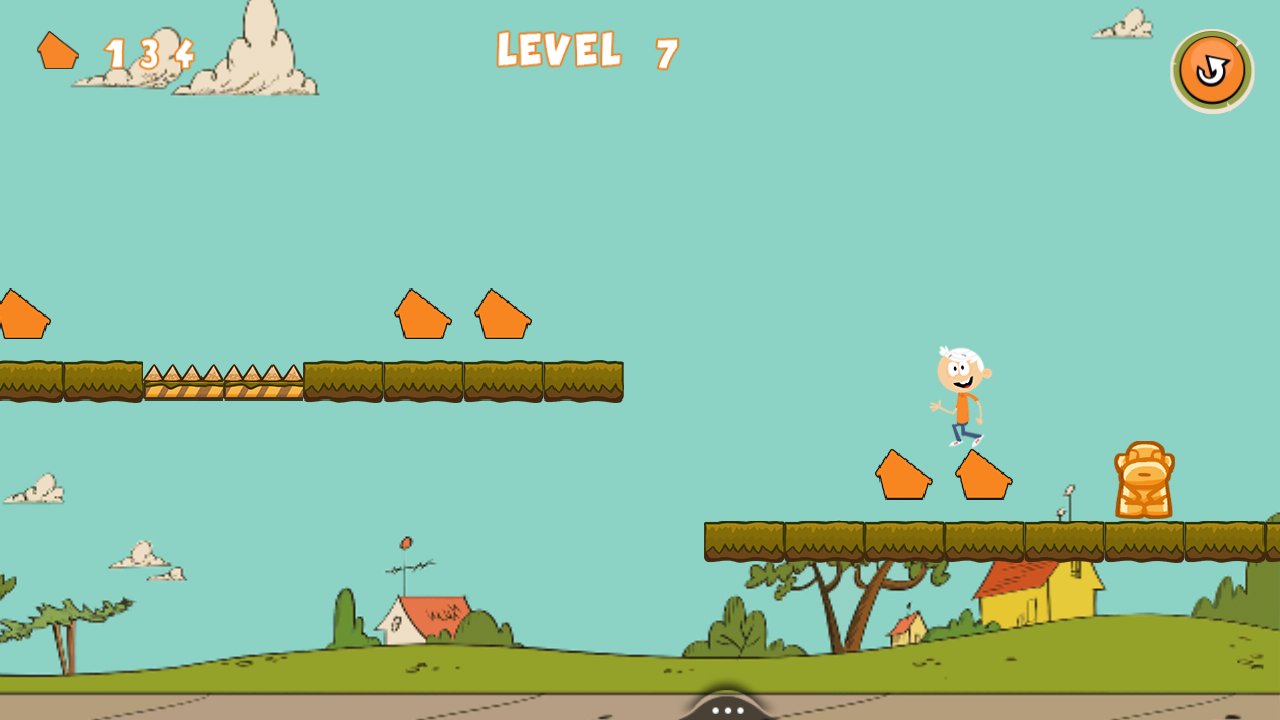Click the pentagon left of the player
The width and height of the screenshot is (1280, 720).
902,473
